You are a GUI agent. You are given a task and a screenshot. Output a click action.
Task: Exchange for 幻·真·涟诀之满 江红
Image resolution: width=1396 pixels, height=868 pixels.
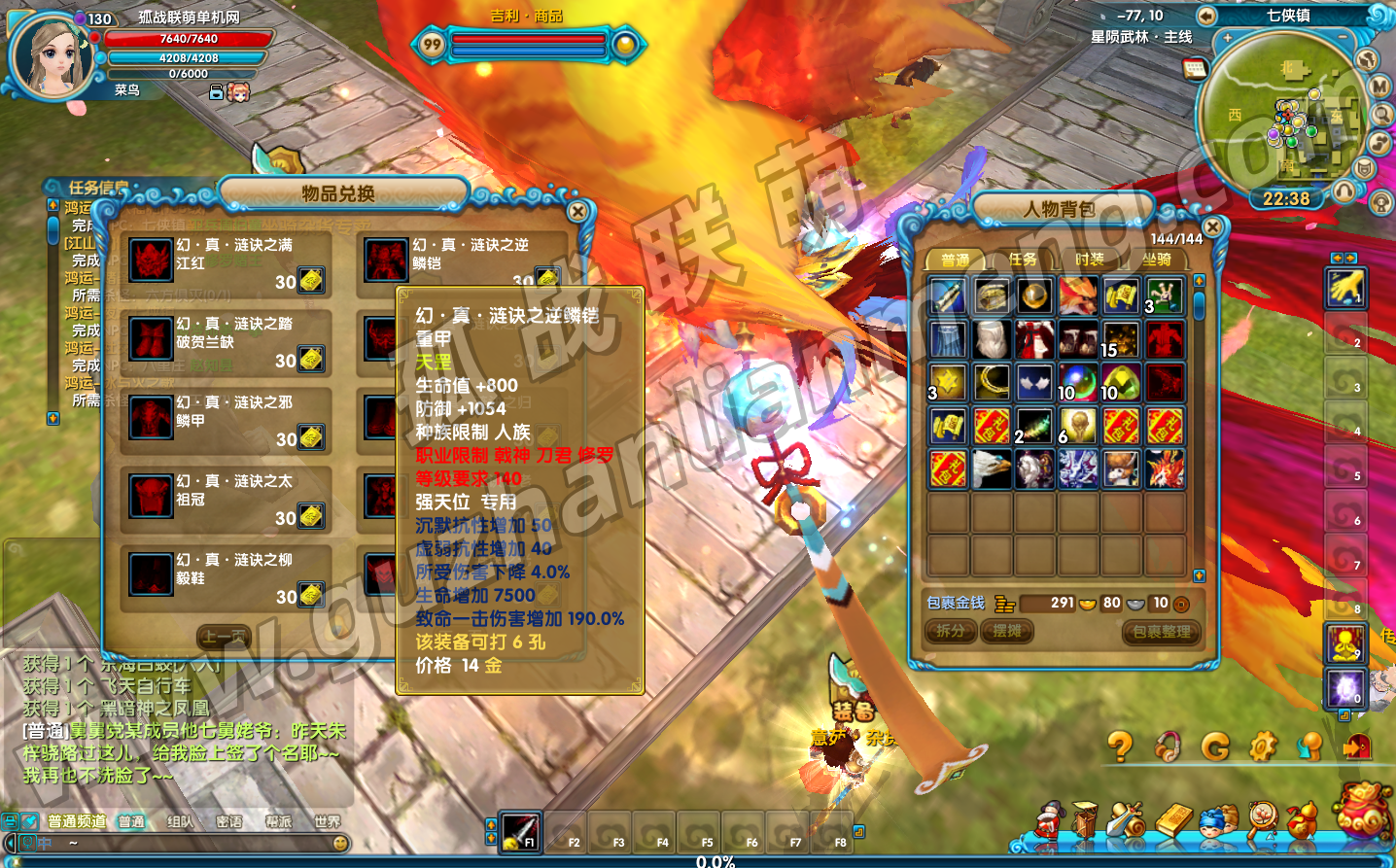[x=227, y=263]
